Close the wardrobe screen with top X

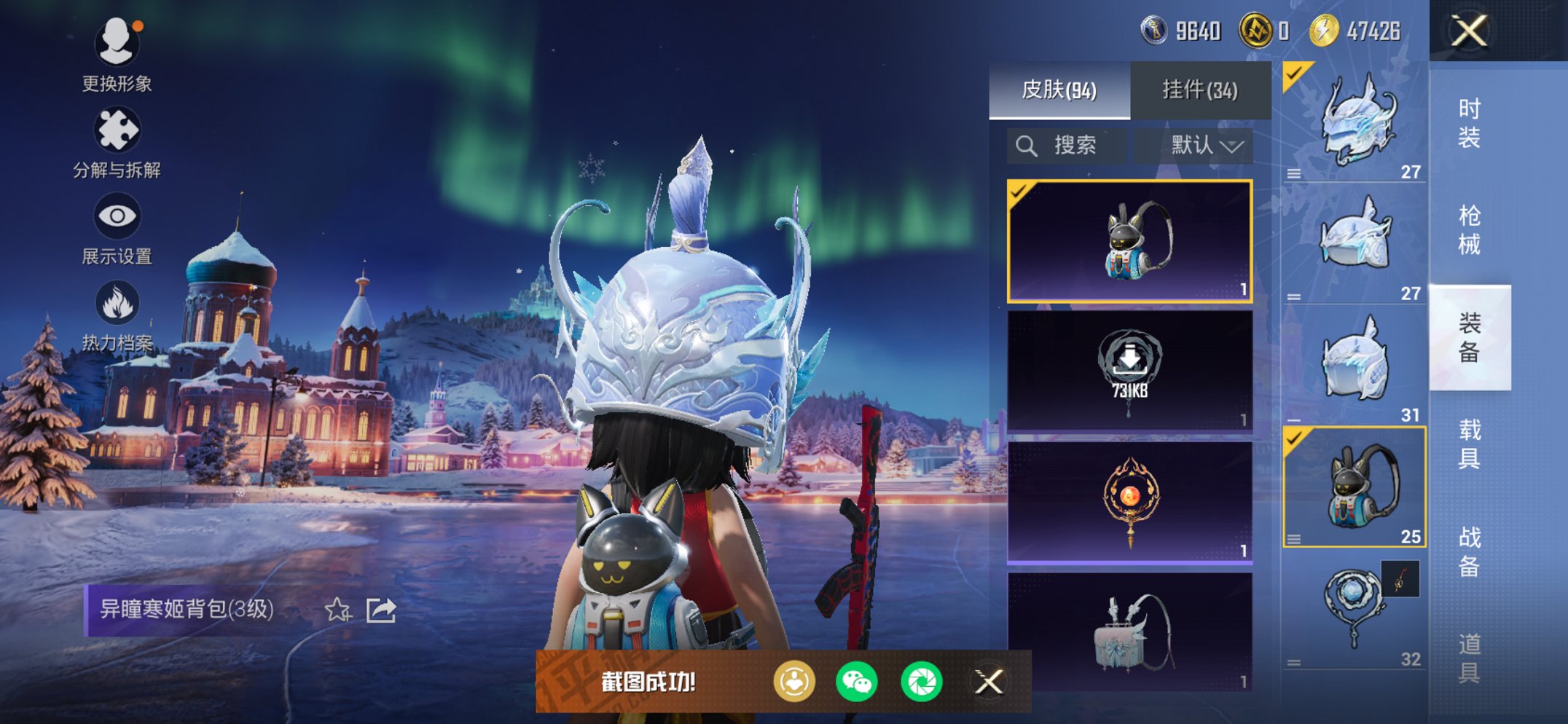[x=1468, y=31]
